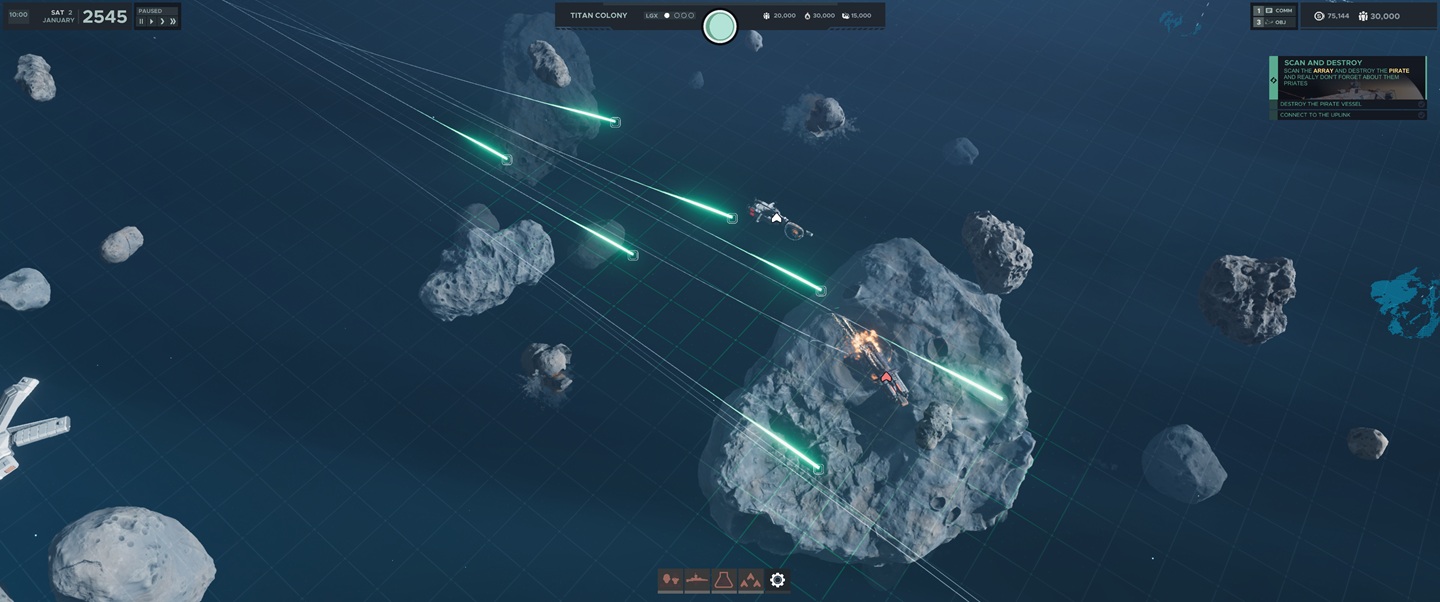
Task: Open the crew heads panel in bottom toolbar
Action: [x=670, y=580]
